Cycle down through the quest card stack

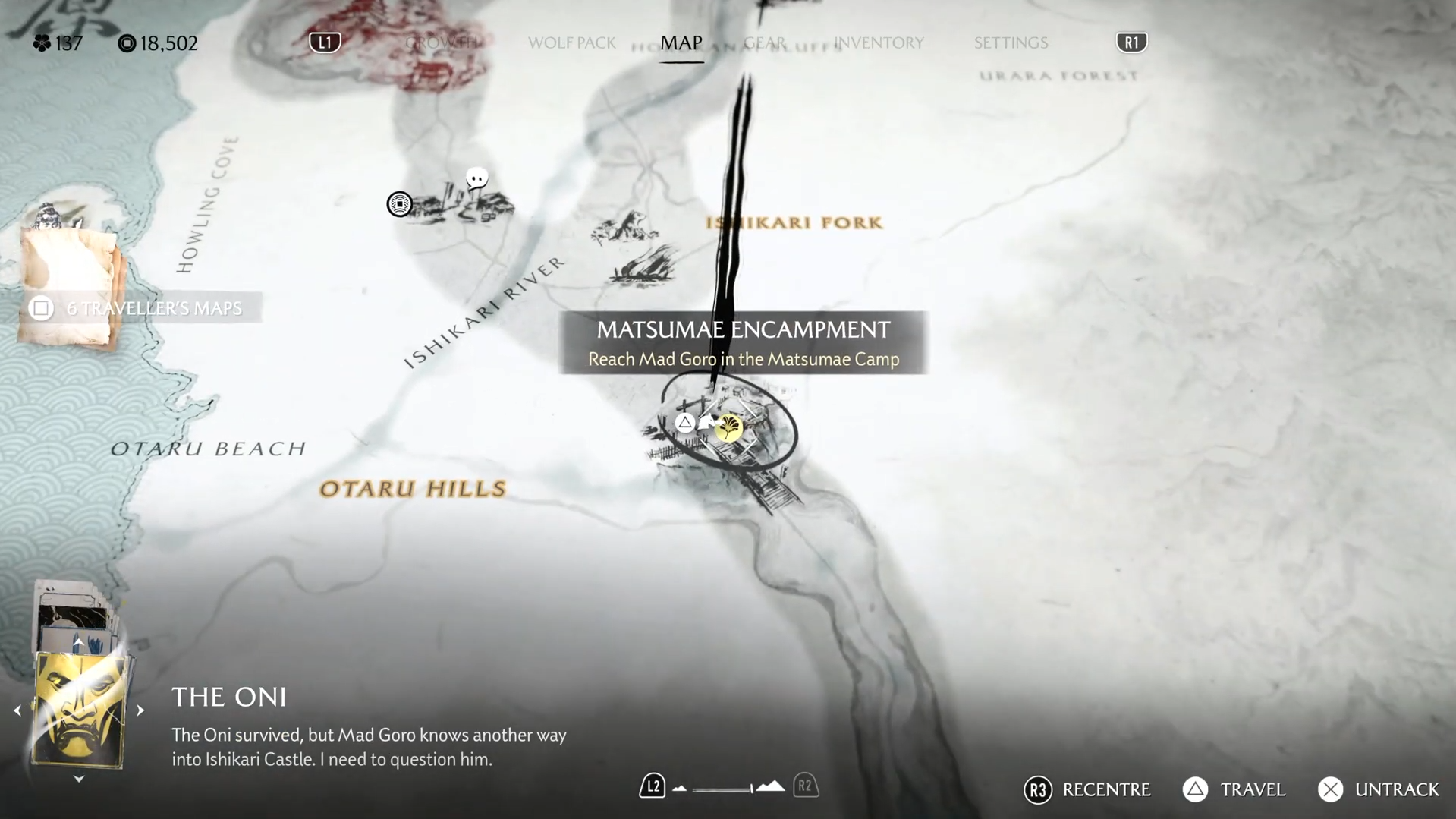(x=79, y=779)
